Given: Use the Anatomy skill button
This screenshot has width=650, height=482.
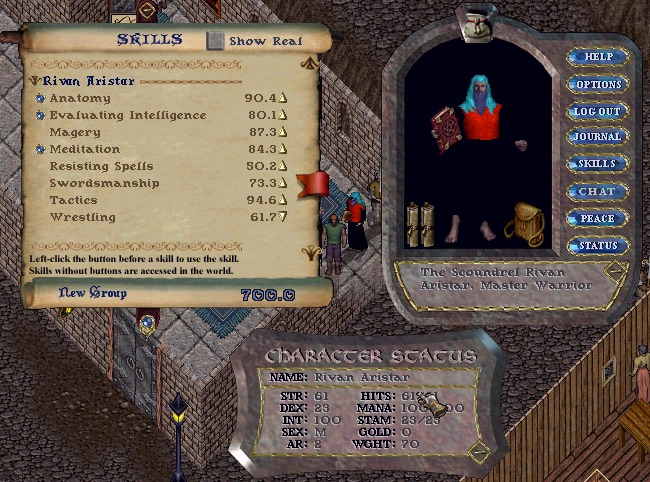Looking at the screenshot, I should pos(41,99).
